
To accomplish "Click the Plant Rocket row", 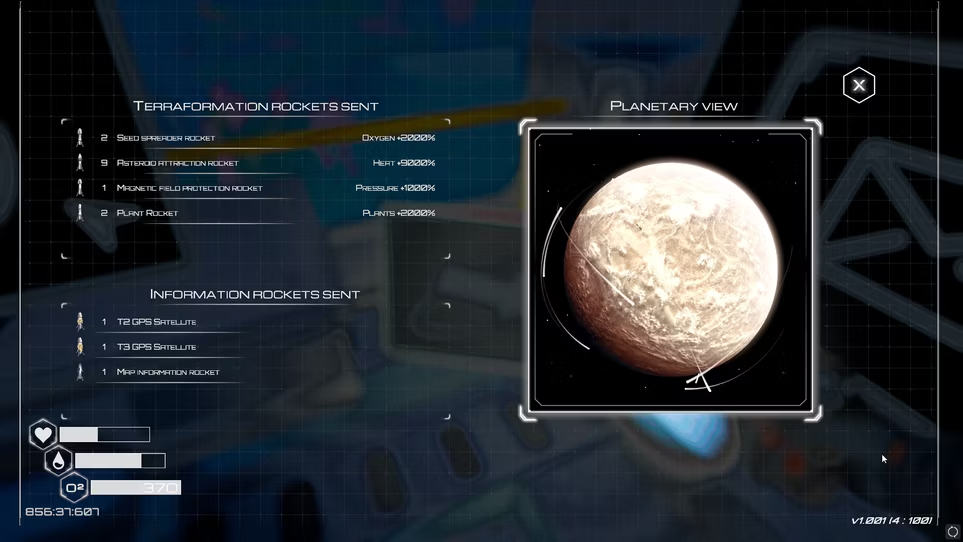I will 147,213.
